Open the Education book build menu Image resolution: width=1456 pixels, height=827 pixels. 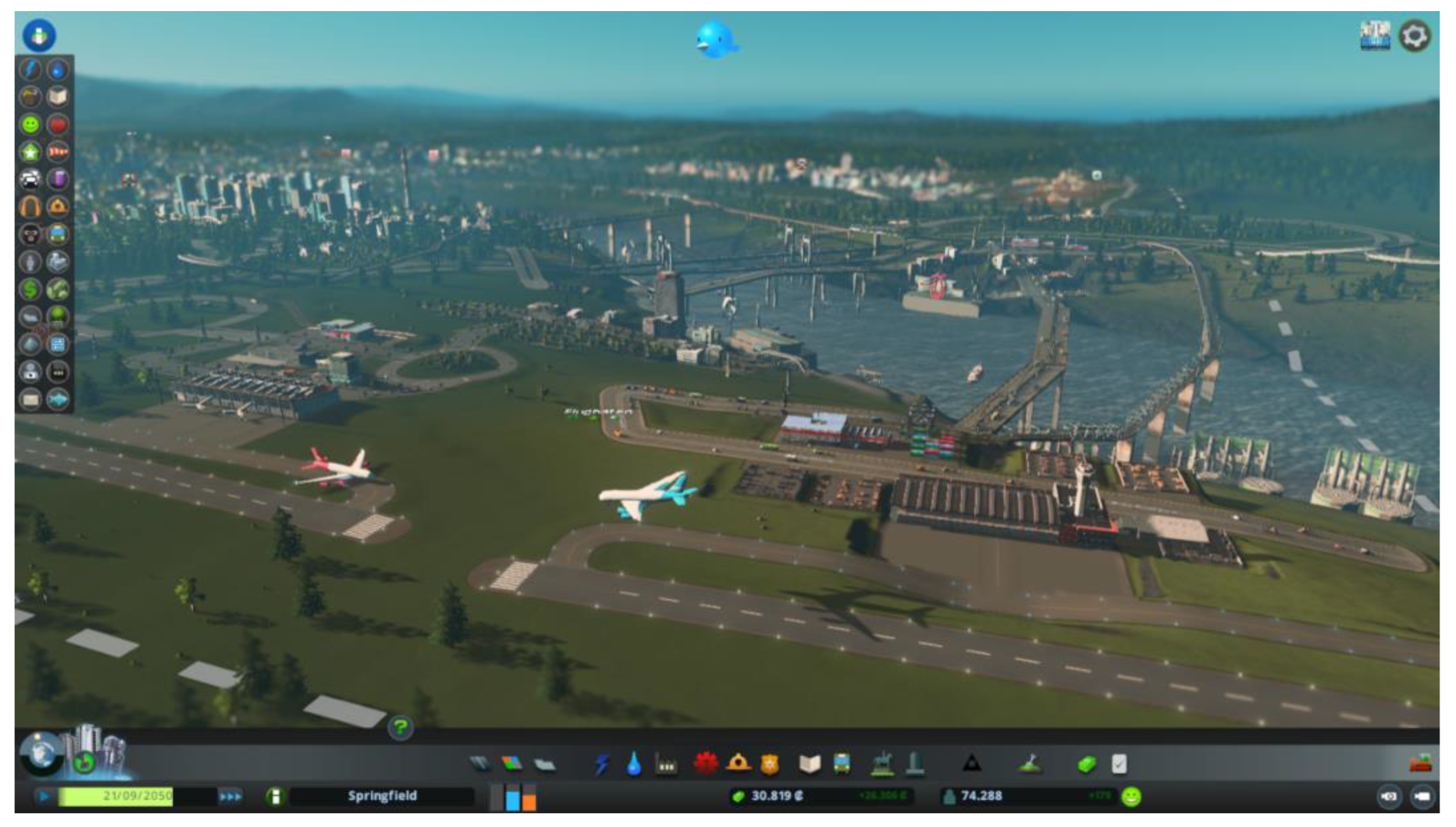click(x=809, y=764)
